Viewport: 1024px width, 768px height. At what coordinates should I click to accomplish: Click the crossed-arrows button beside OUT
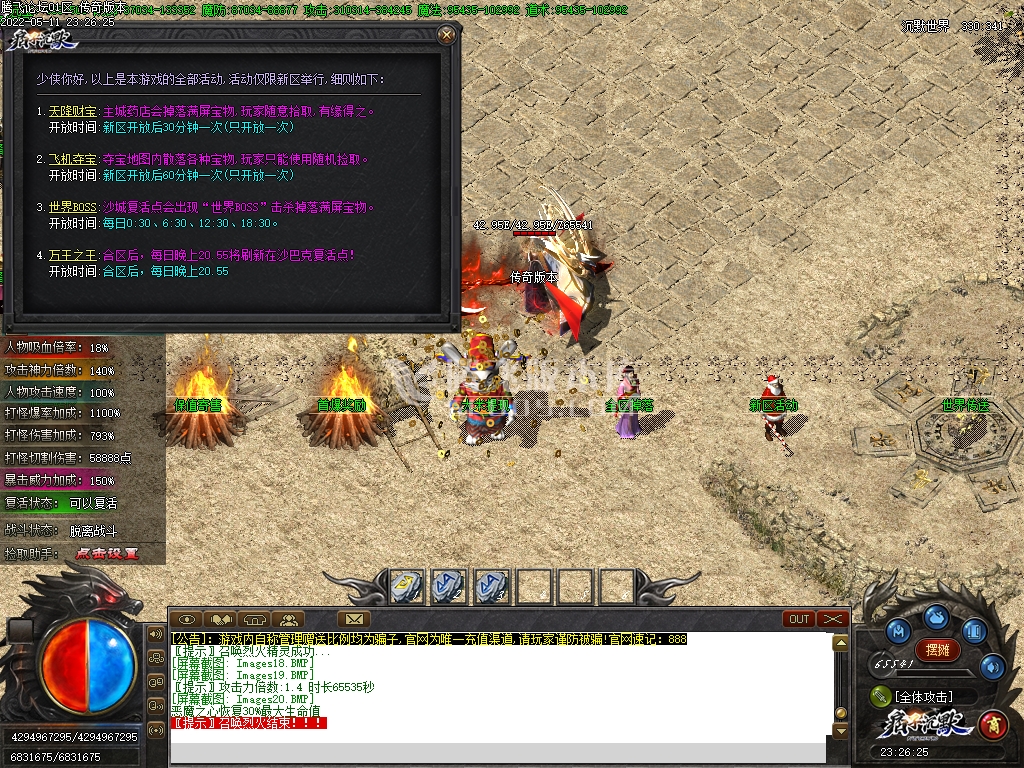832,619
